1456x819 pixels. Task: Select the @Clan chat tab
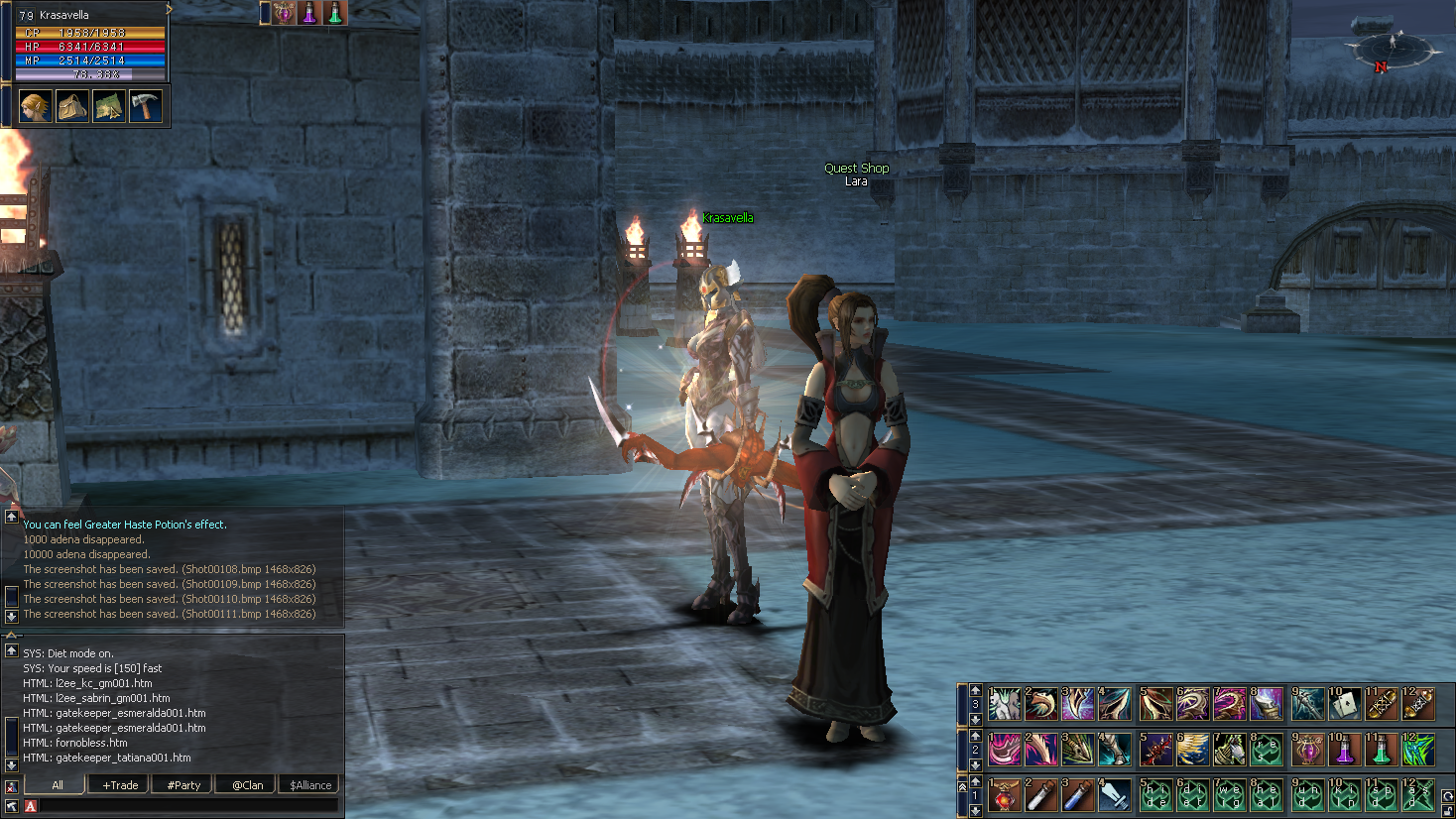coord(247,785)
